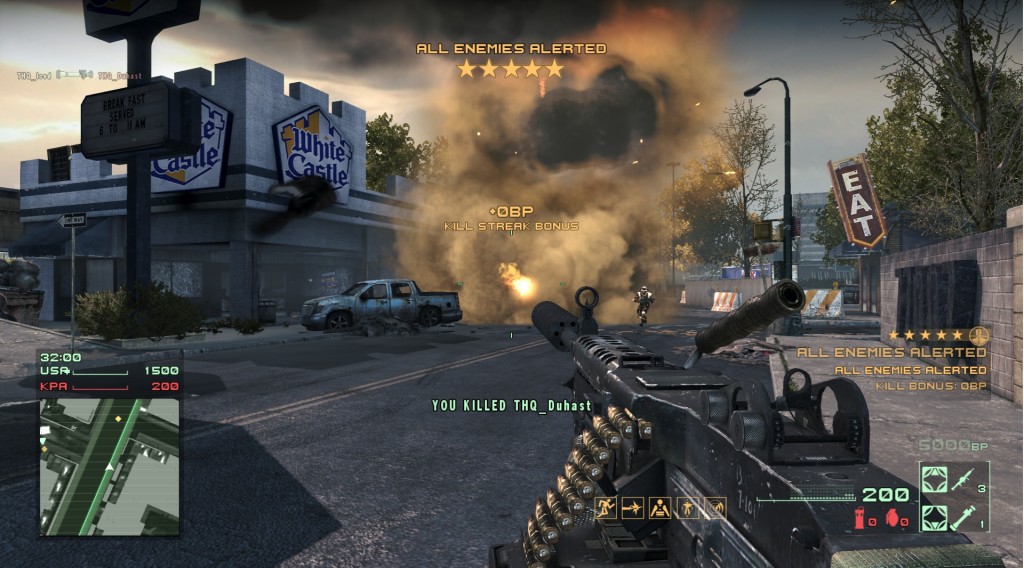Viewport: 1024px width, 568px height.
Task: Select the sprinting figure perk icon
Action: [605, 508]
